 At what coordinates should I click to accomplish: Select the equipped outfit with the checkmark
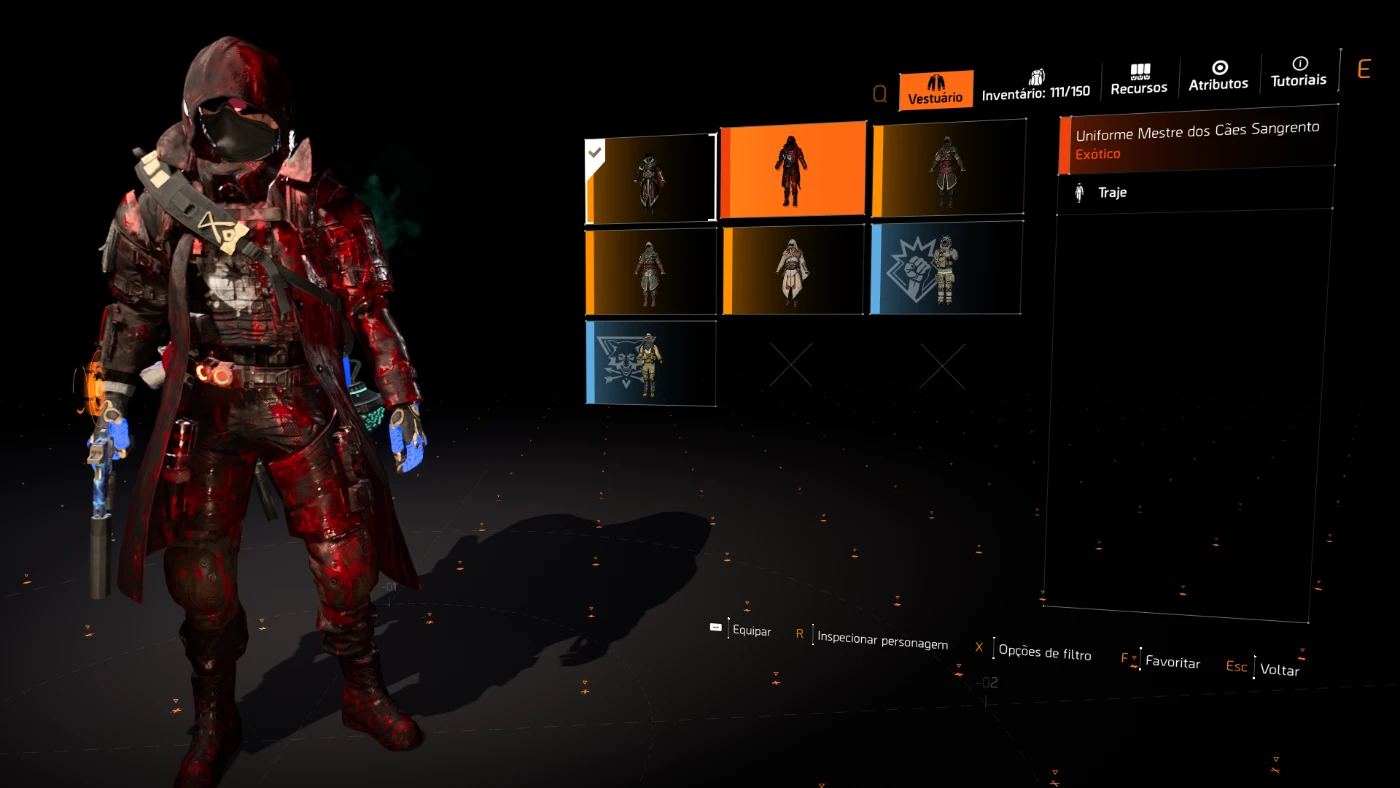click(650, 179)
